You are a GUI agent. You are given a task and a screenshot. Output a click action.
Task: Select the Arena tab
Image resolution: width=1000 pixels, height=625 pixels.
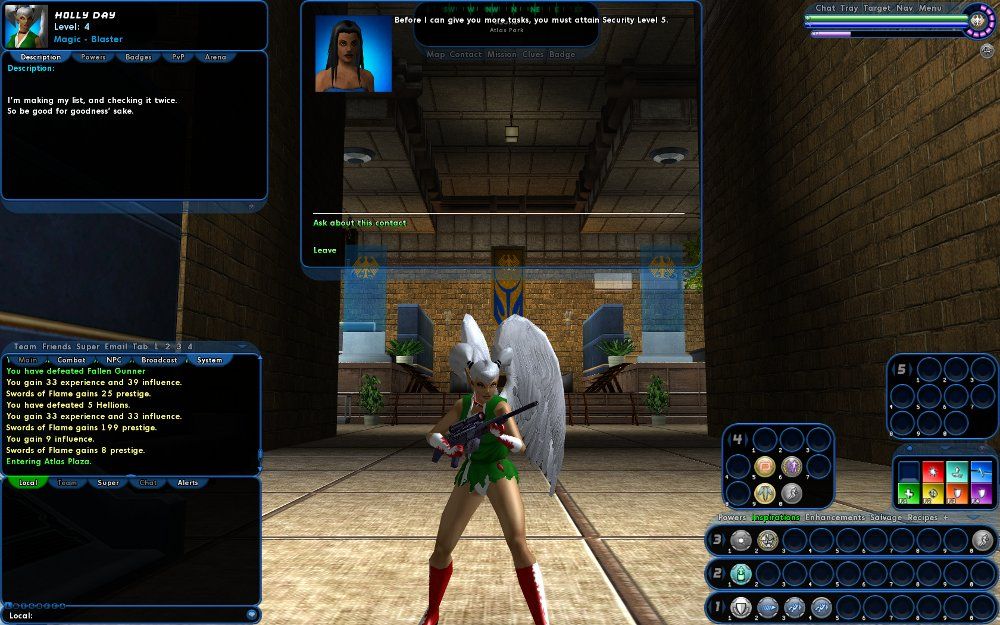pyautogui.click(x=216, y=57)
